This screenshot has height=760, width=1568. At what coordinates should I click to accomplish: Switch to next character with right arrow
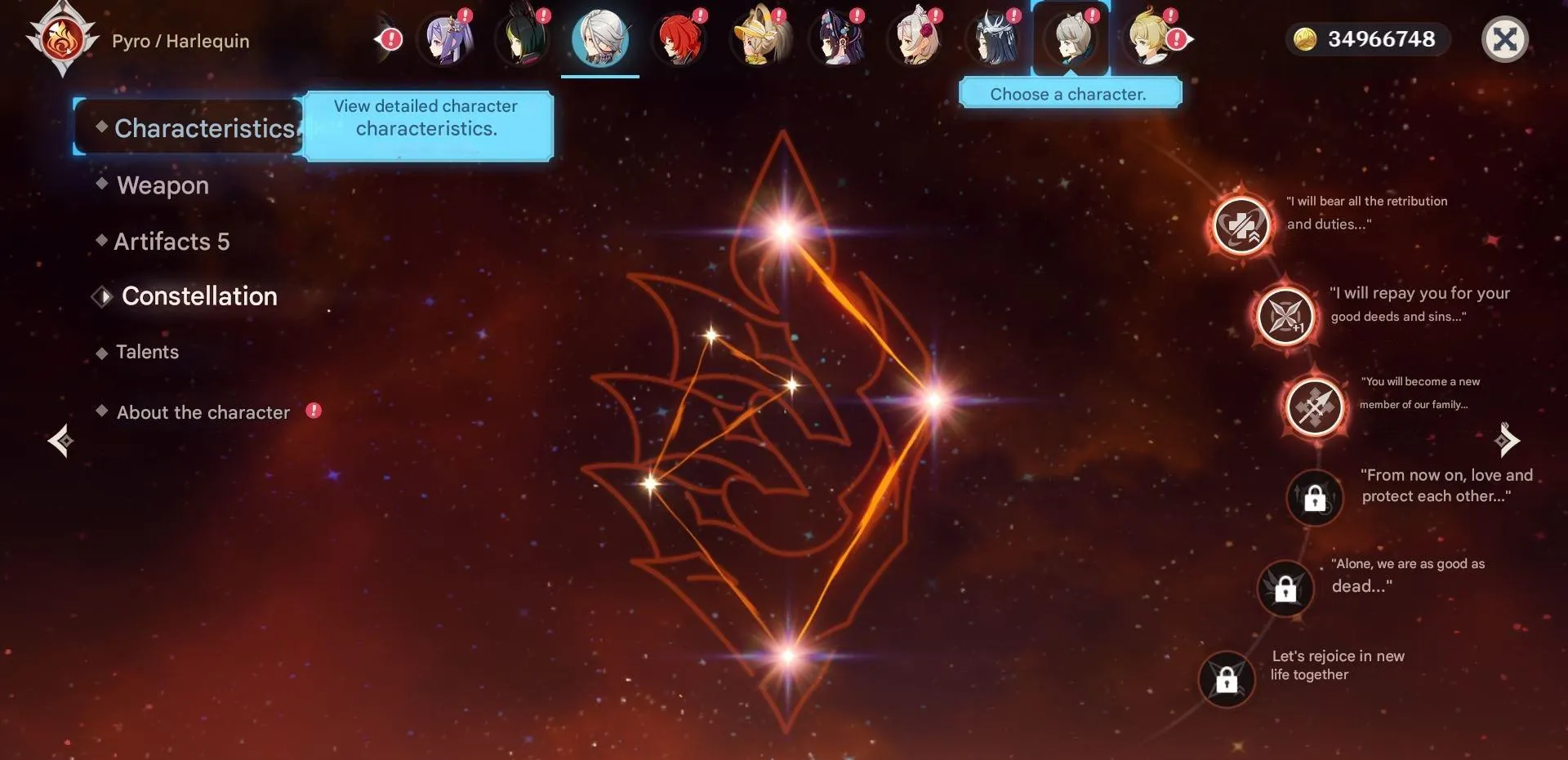(x=1507, y=441)
